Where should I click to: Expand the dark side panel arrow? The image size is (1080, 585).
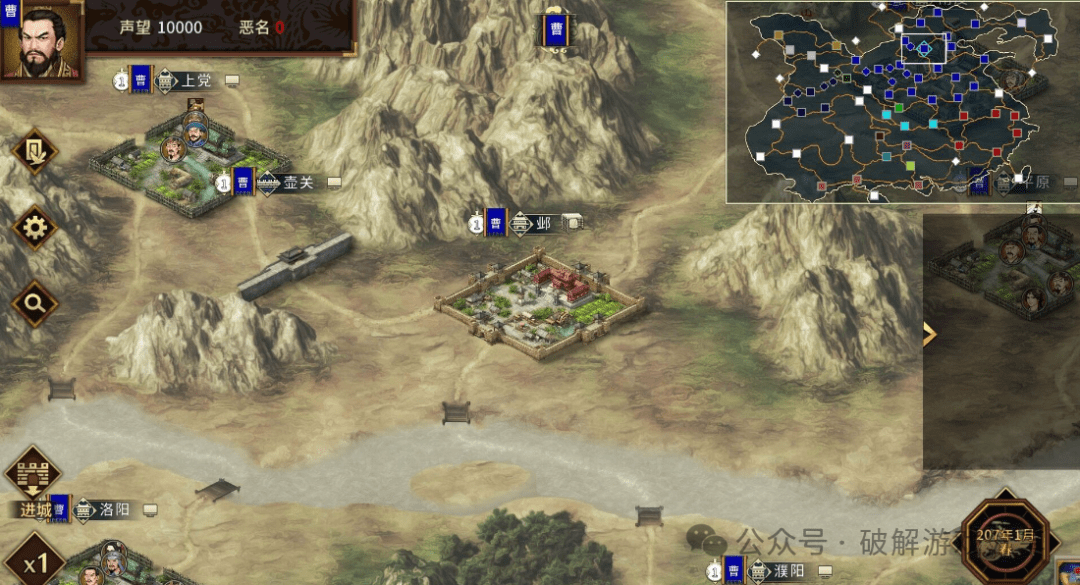(x=929, y=334)
